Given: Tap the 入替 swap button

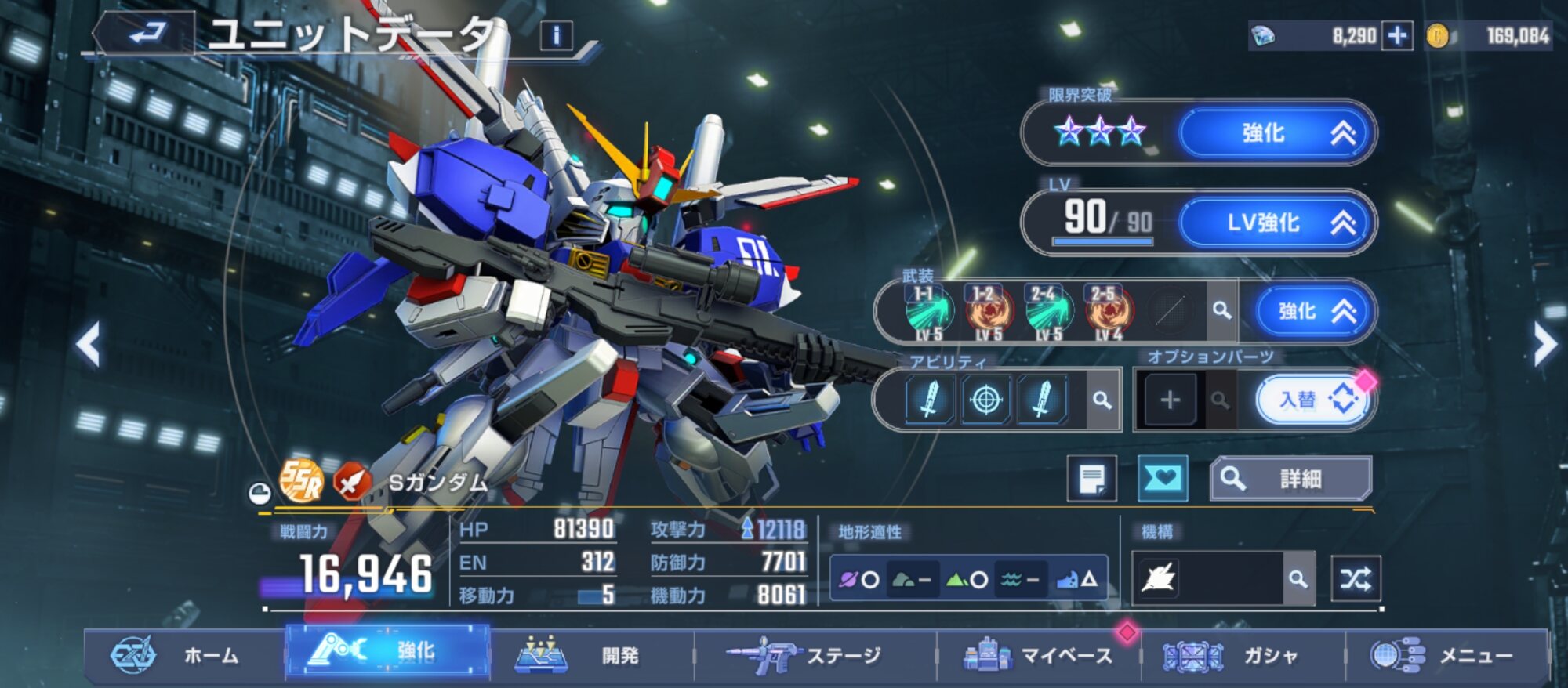Looking at the screenshot, I should pos(1313,400).
